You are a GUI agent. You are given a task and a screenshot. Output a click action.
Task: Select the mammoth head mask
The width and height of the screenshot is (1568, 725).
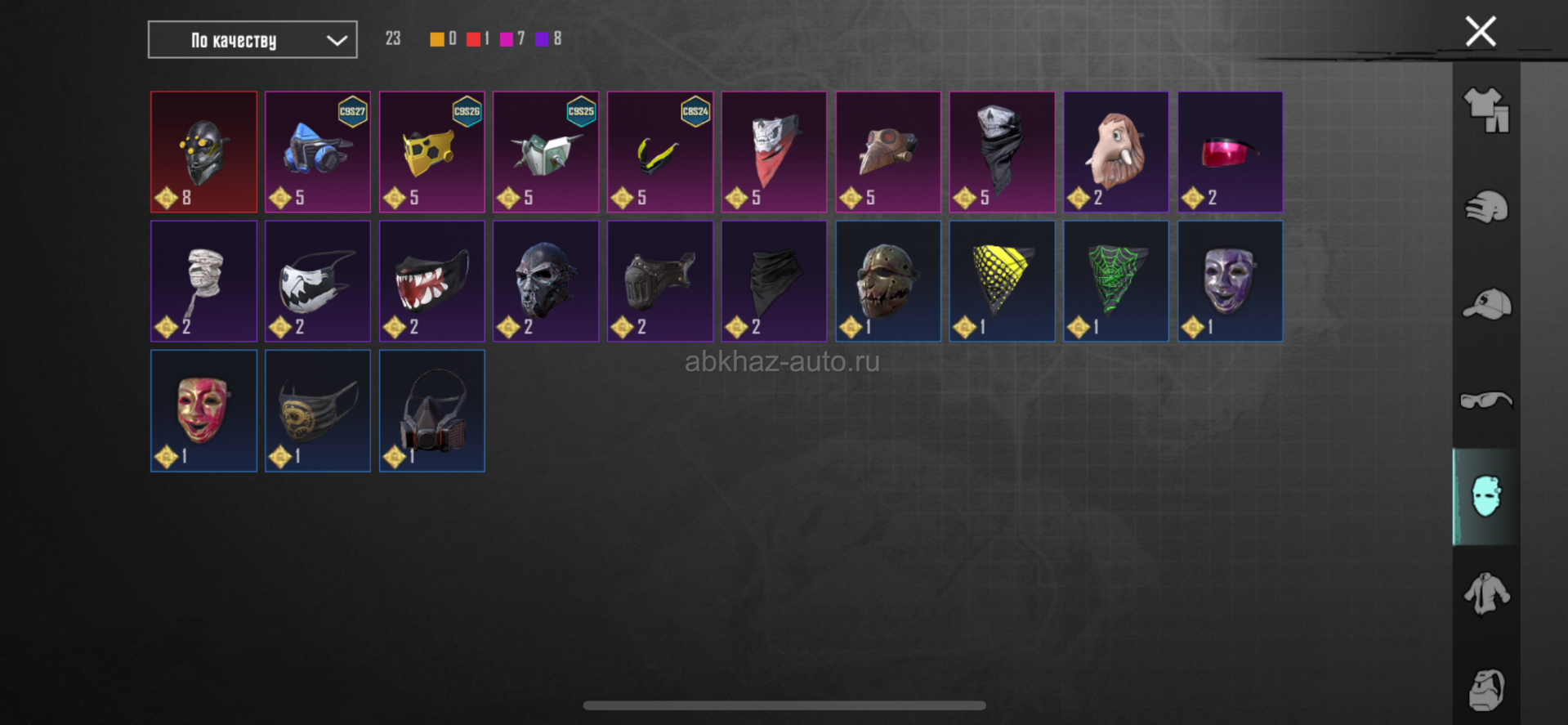point(1116,152)
